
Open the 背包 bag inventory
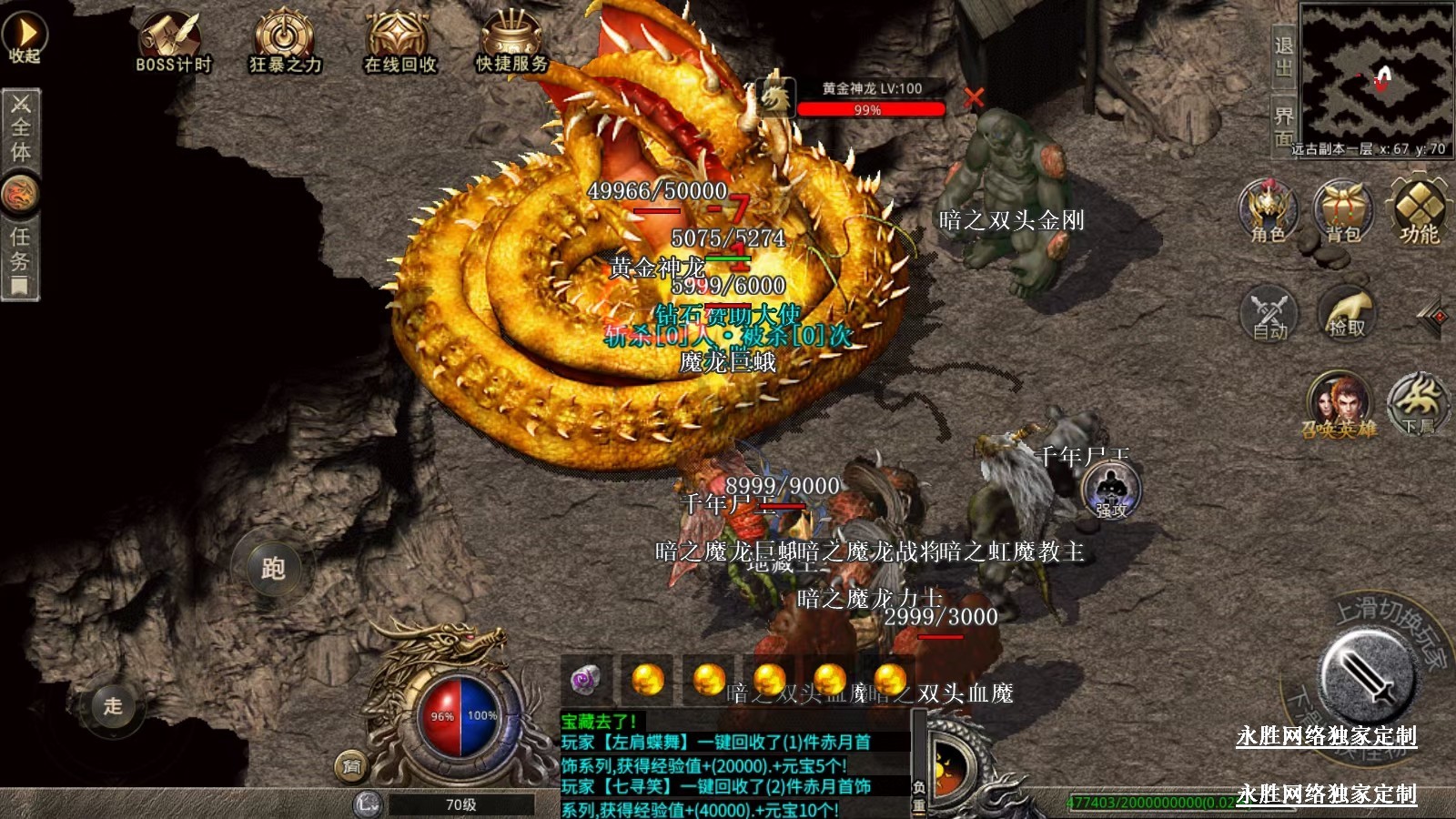tap(1343, 211)
